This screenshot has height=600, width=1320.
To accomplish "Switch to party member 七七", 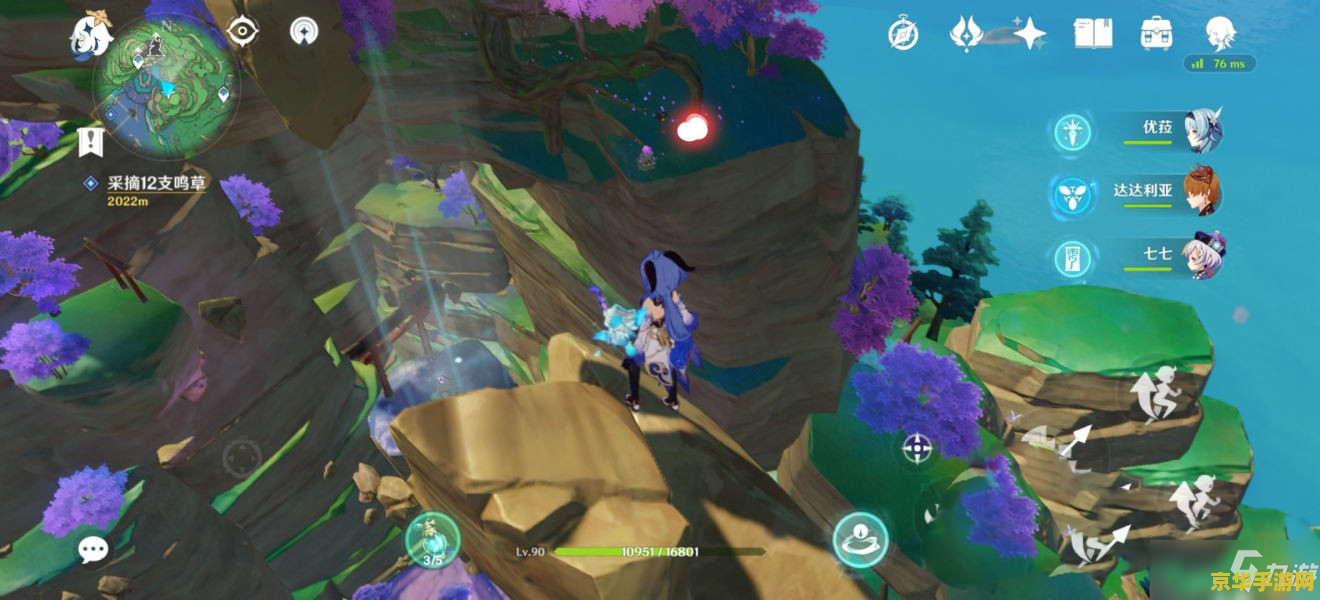I will 1200,256.
